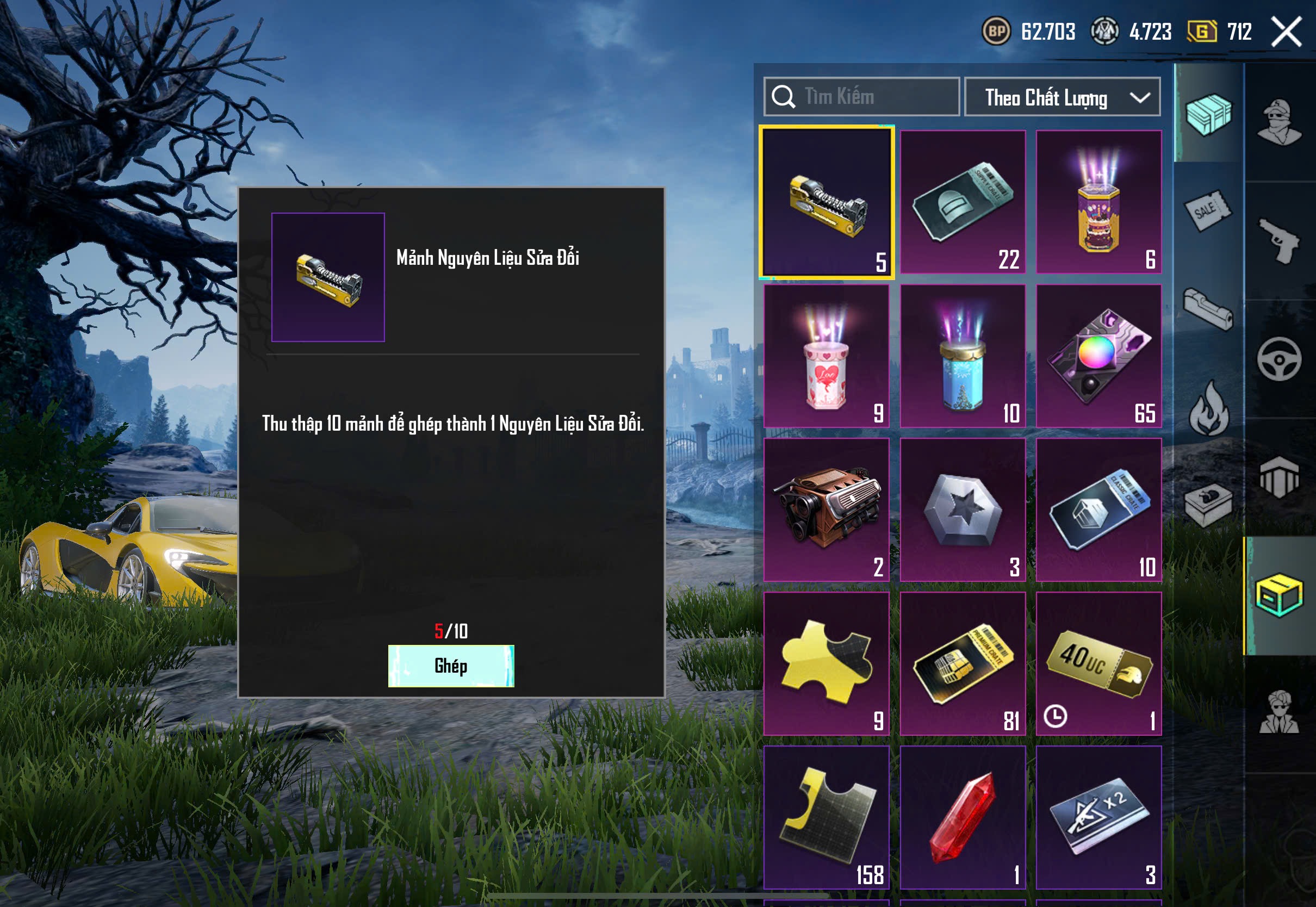Image resolution: width=1316 pixels, height=907 pixels.
Task: Select the blue festive crate slot
Action: [963, 356]
